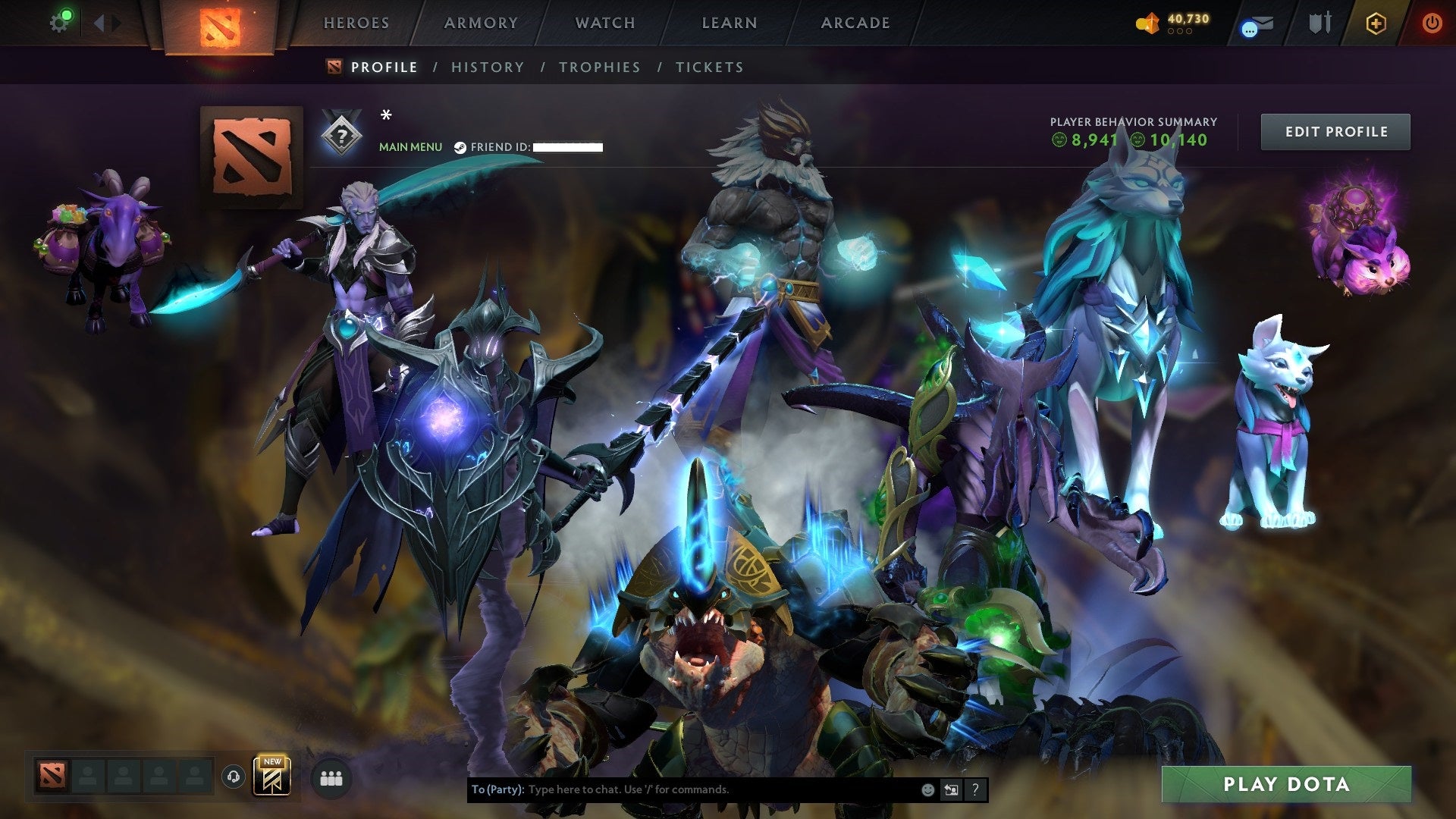Click the chat help question mark icon
The image size is (1456, 819).
975,790
